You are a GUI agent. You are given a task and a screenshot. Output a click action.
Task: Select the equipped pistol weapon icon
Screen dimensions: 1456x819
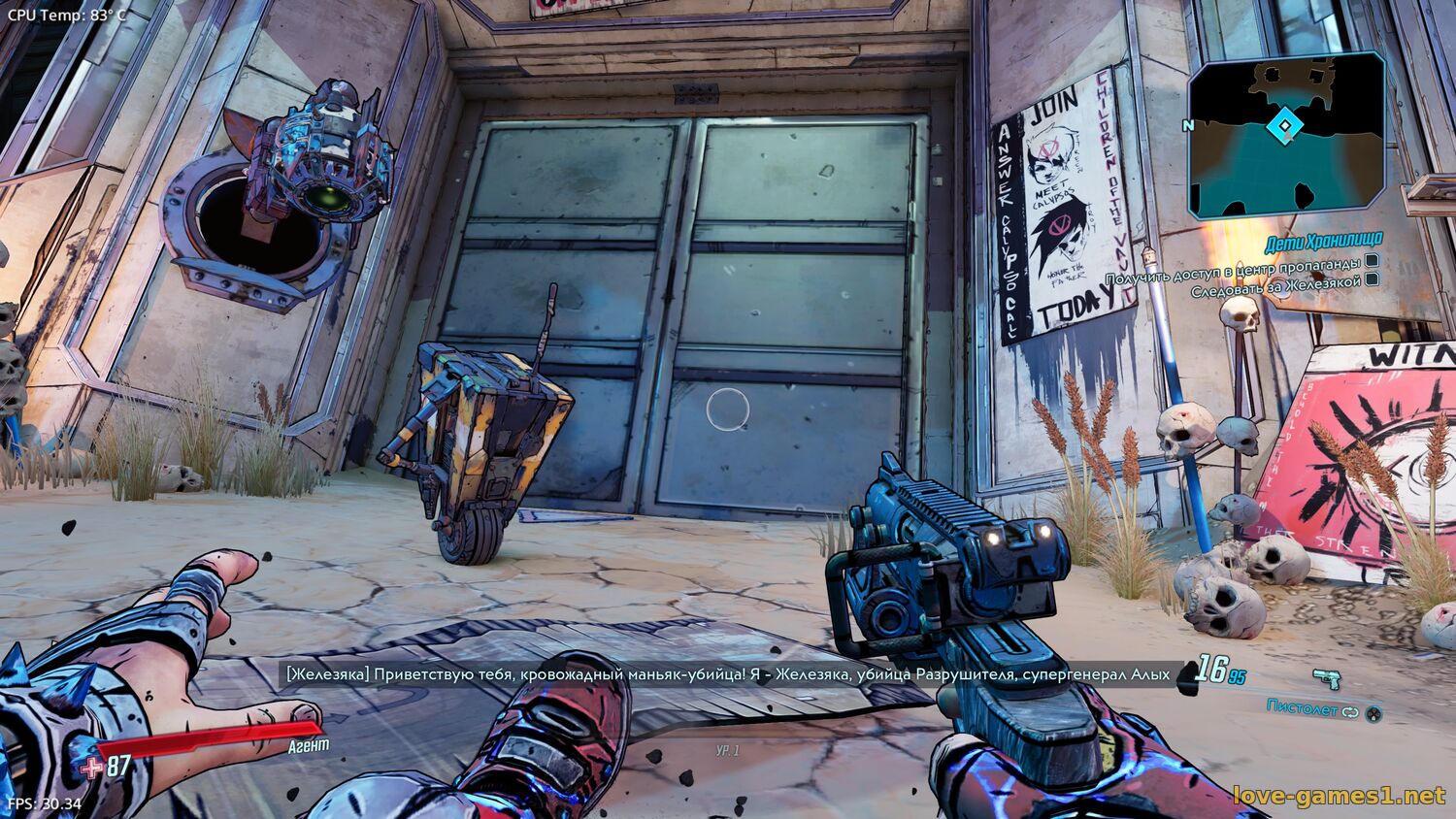1326,678
